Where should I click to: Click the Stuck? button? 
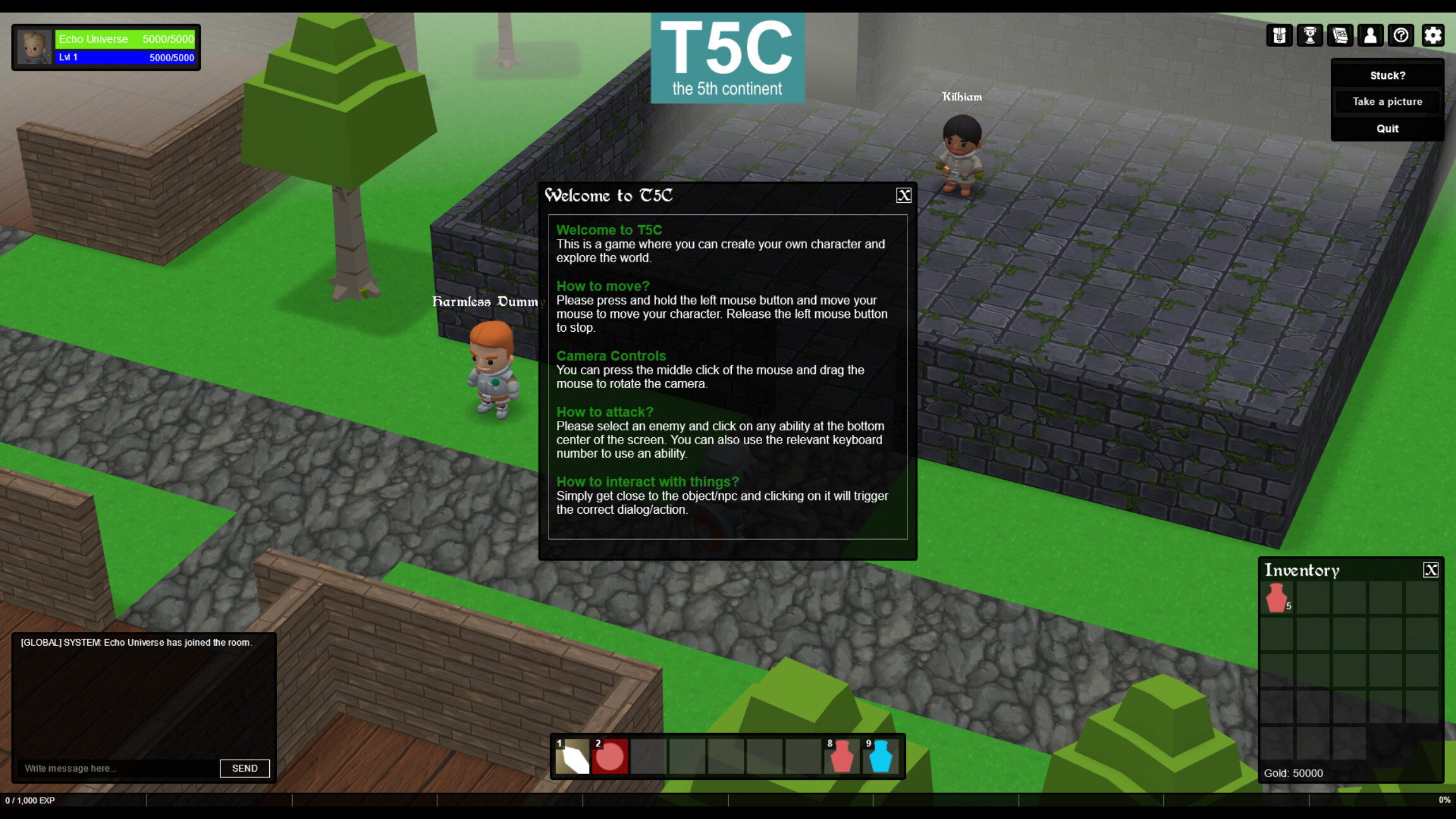point(1387,75)
